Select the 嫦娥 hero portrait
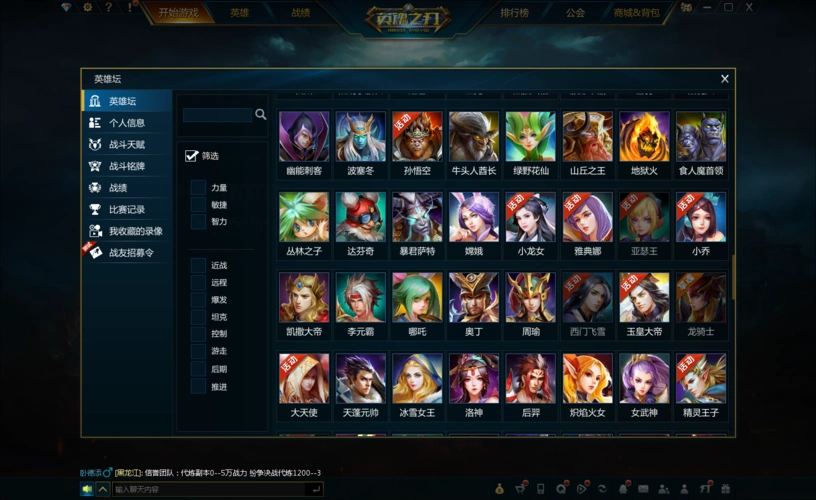 (474, 217)
